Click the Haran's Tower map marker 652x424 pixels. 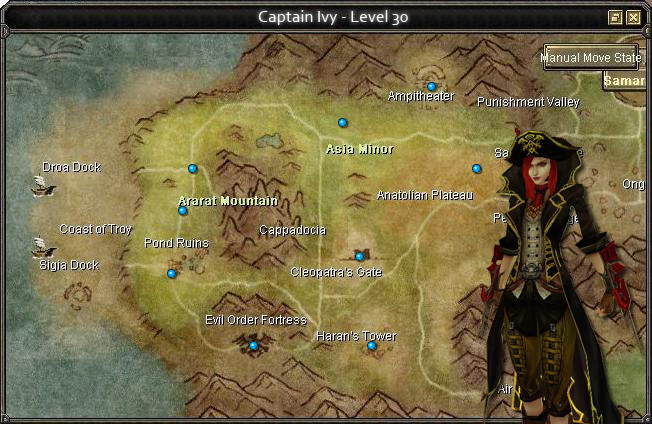[372, 346]
